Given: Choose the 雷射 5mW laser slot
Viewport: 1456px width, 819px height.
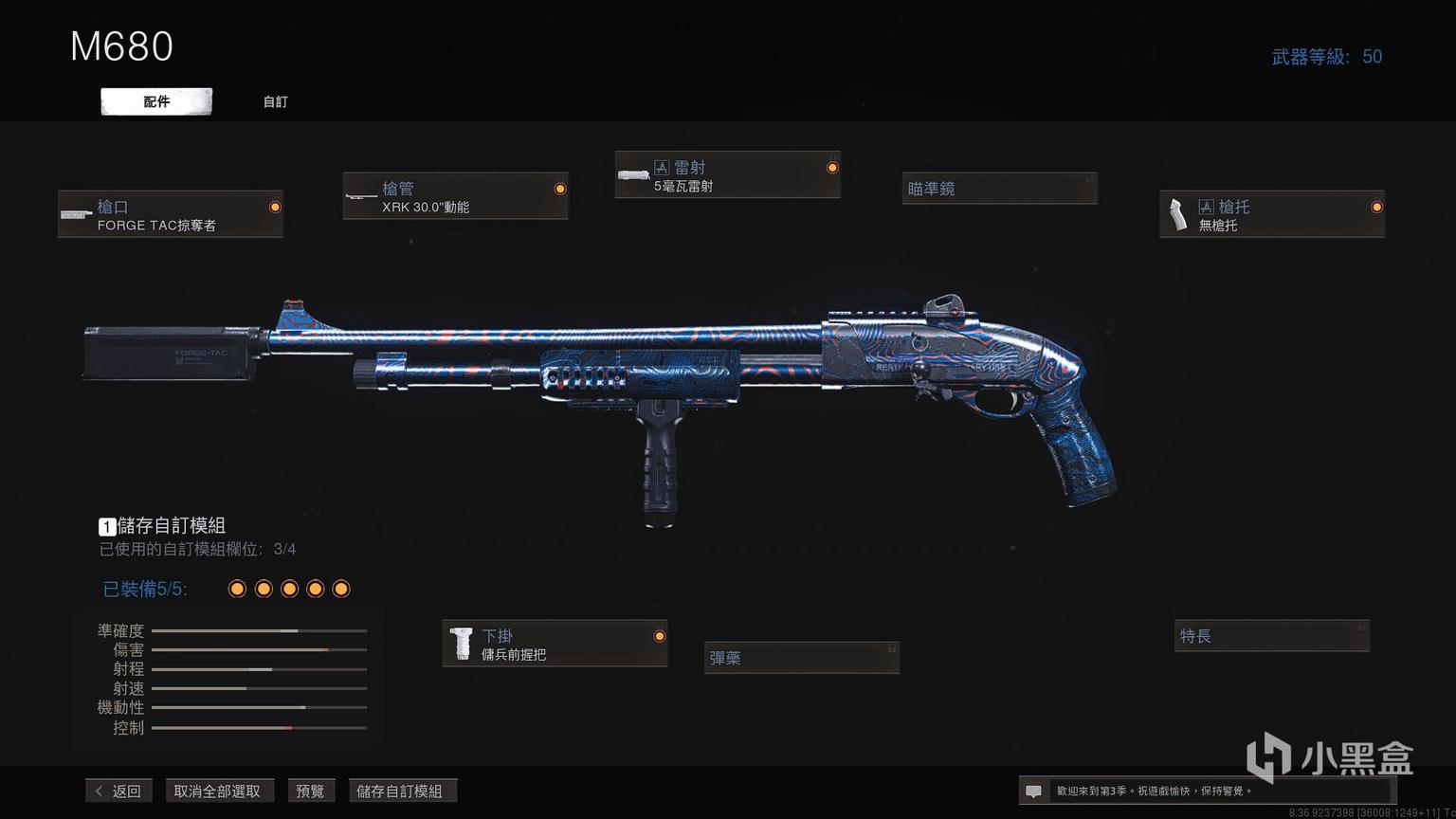Looking at the screenshot, I should pyautogui.click(x=727, y=175).
